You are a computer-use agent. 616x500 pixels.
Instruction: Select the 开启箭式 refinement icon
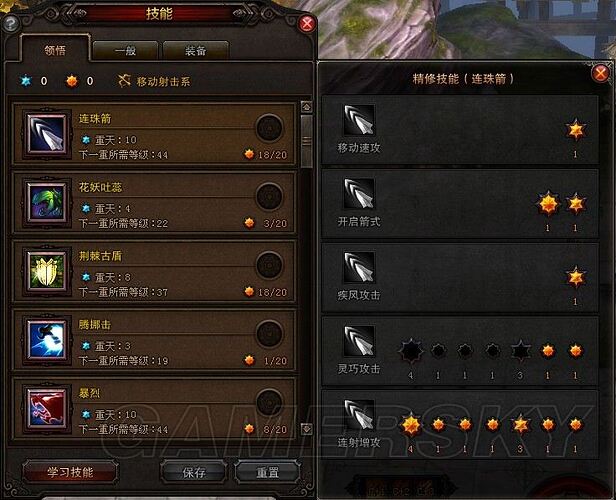(x=359, y=194)
